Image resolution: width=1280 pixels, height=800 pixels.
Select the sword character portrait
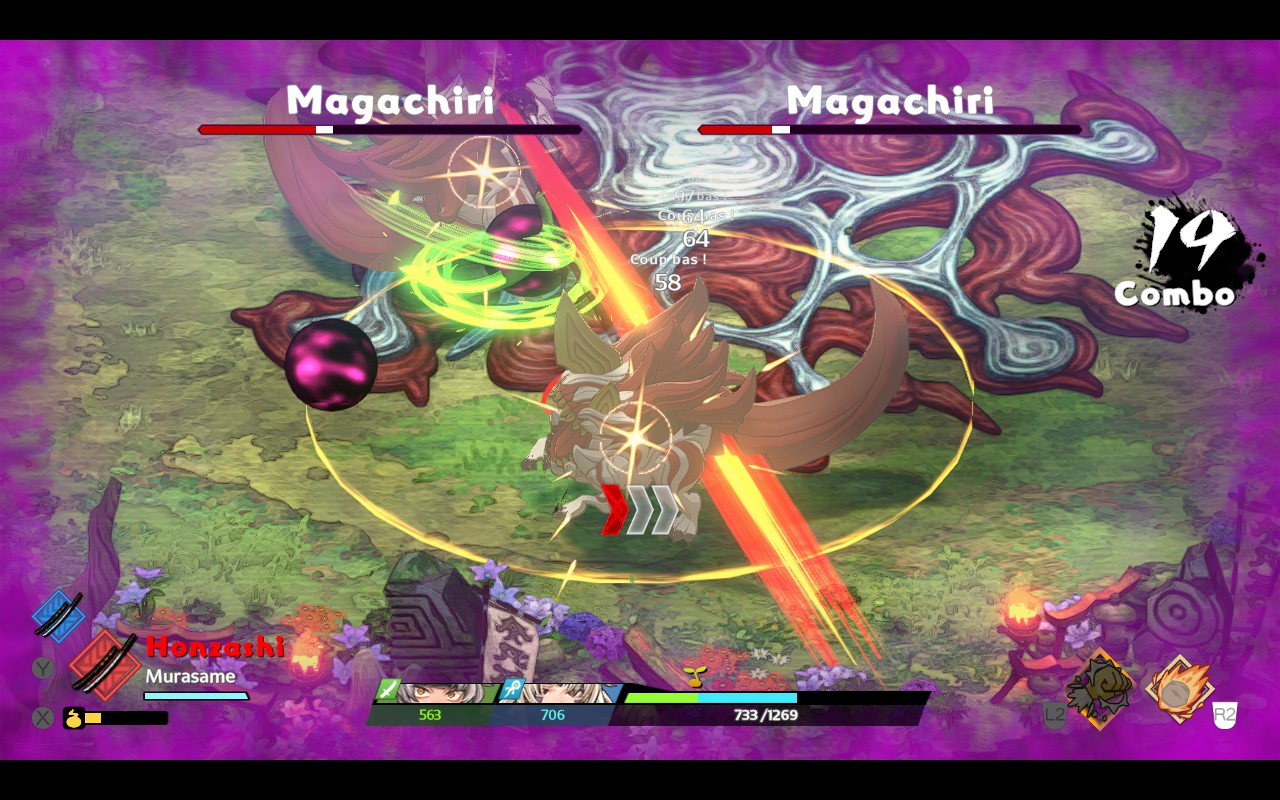(436, 693)
